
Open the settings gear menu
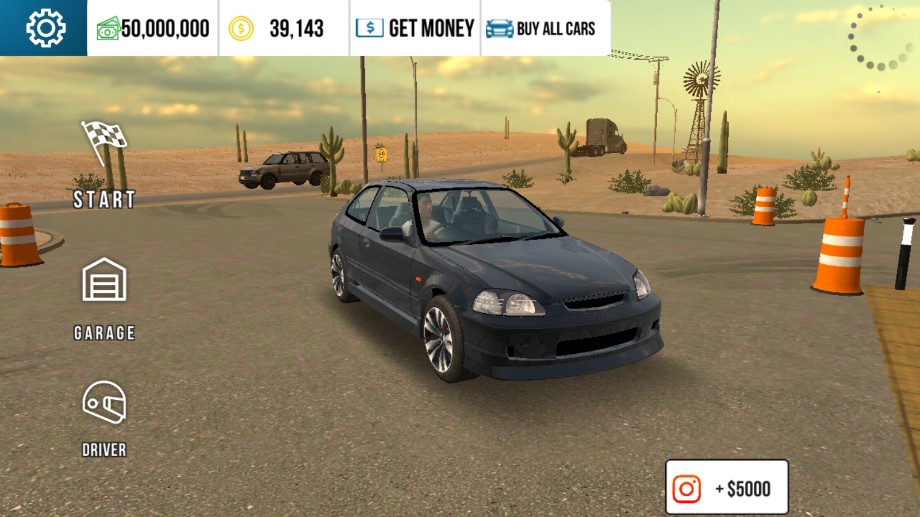(44, 28)
